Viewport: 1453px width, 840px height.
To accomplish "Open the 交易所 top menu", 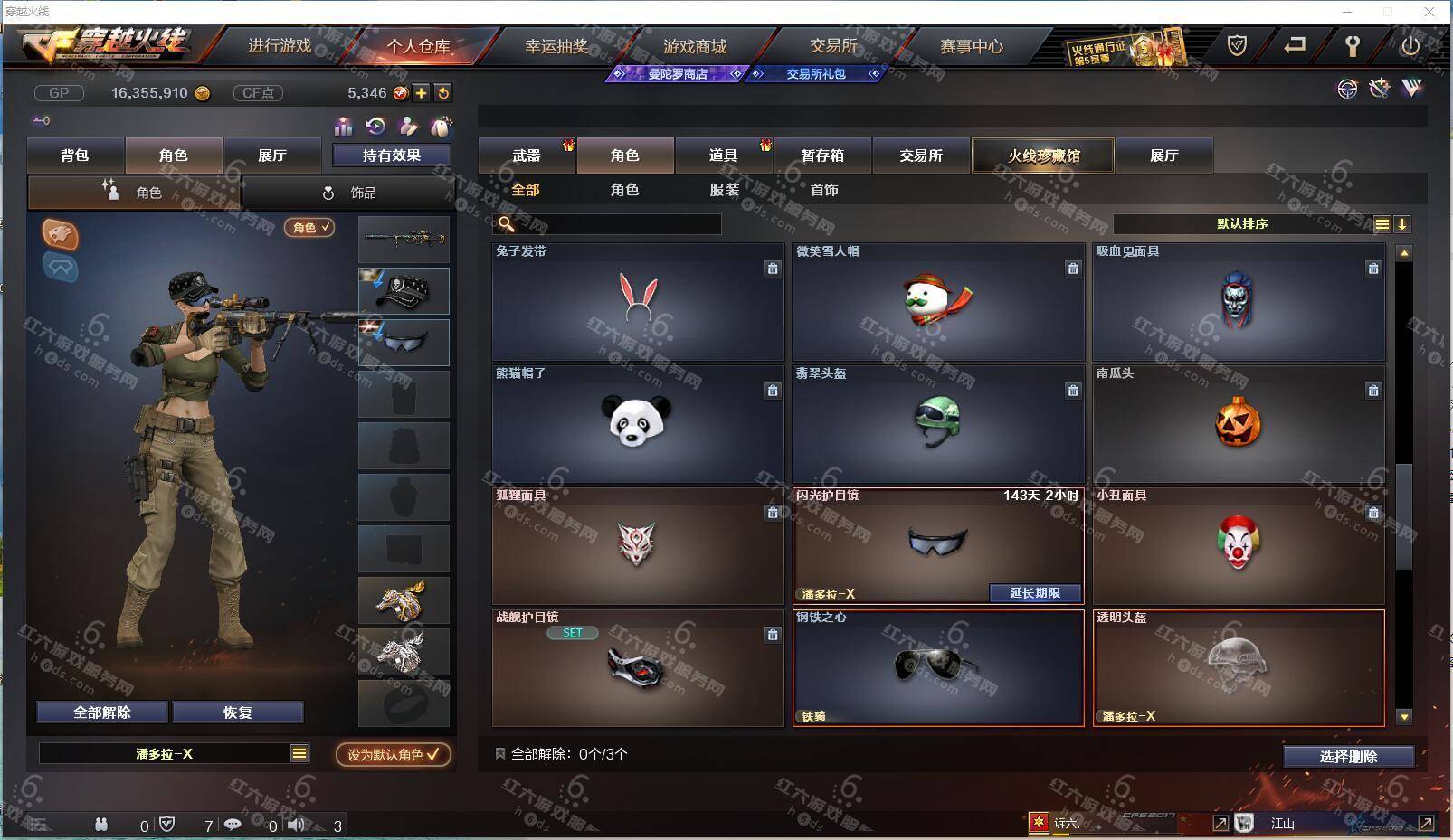I will (x=833, y=46).
